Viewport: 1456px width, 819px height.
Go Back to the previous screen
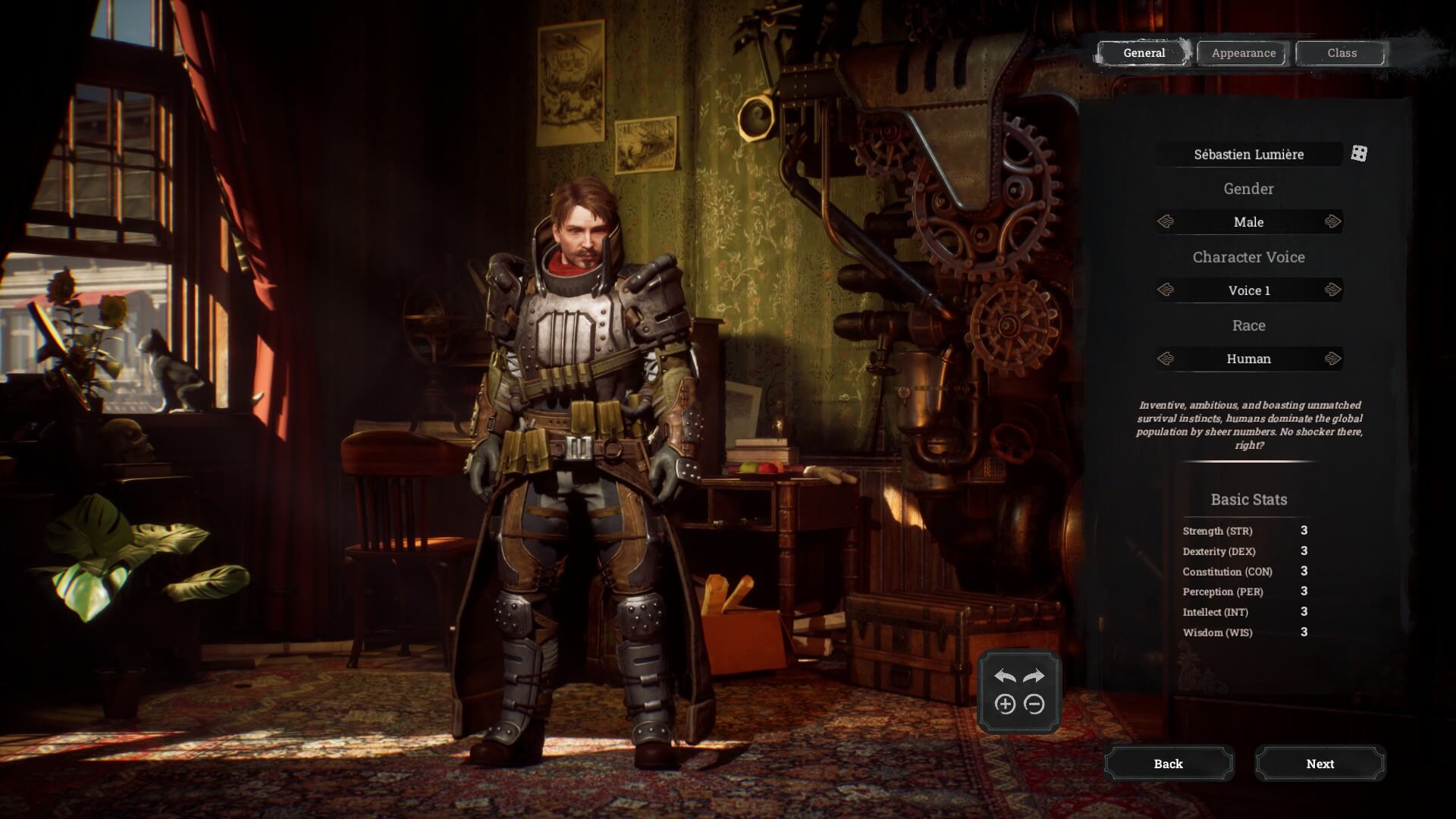[1168, 764]
